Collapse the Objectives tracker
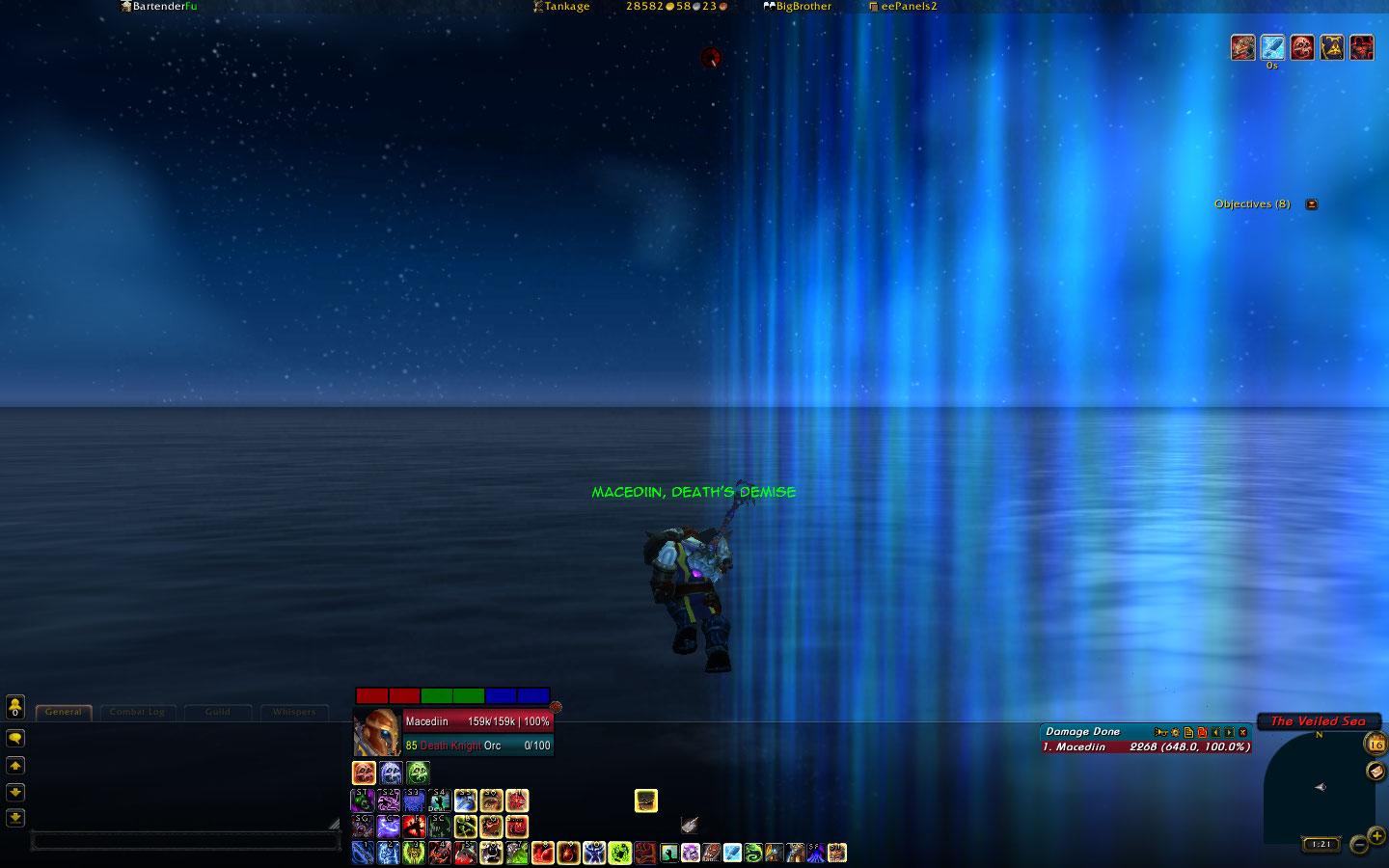This screenshot has height=868, width=1389. pyautogui.click(x=1312, y=204)
